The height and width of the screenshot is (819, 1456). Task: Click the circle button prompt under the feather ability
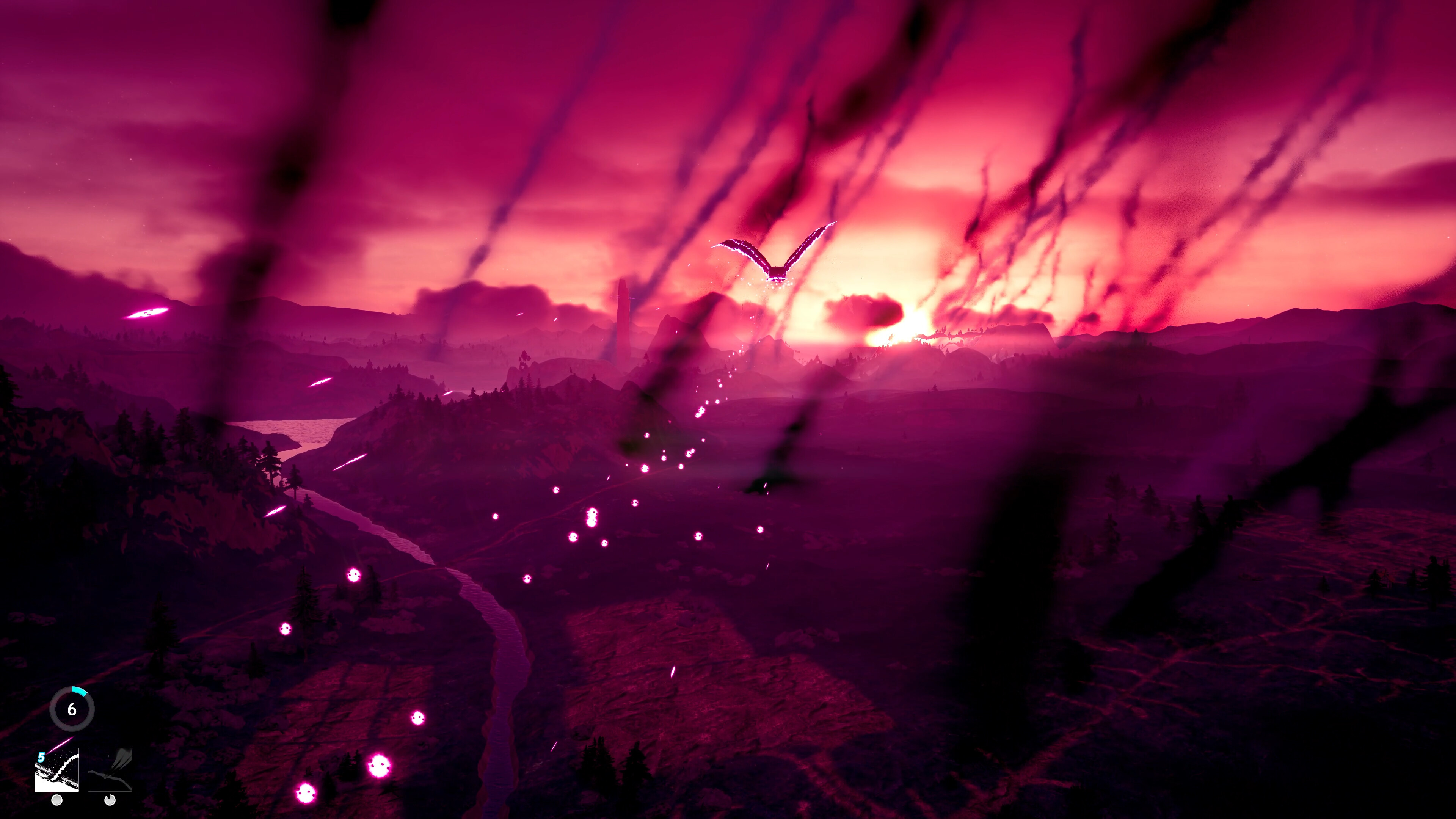pos(56,800)
